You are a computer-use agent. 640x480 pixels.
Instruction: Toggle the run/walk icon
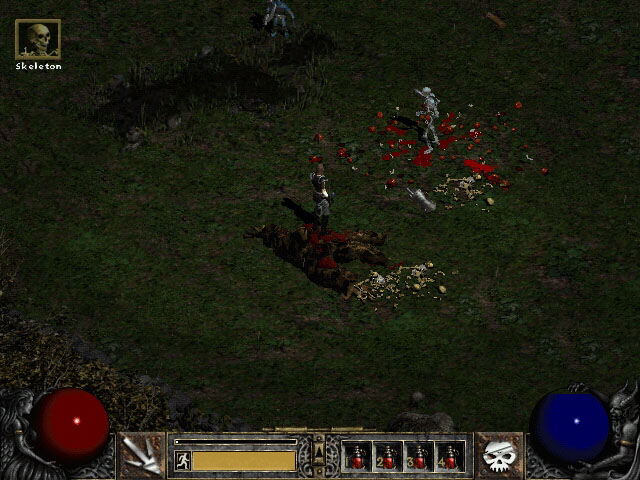(x=182, y=460)
